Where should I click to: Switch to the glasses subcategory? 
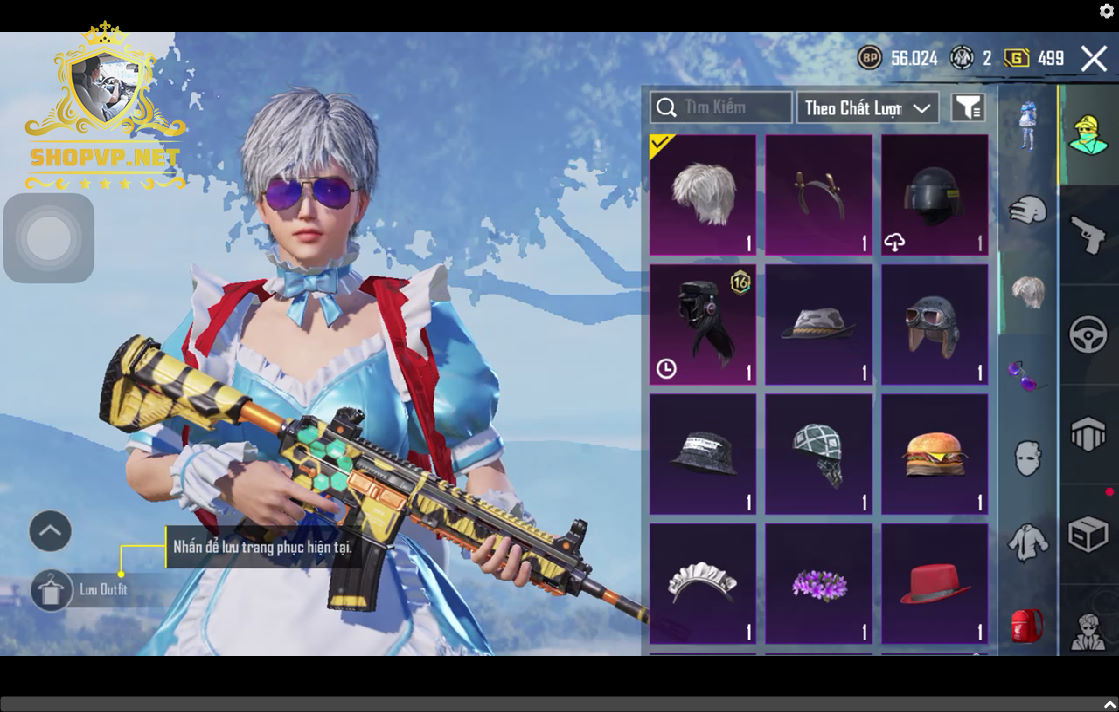coord(1027,377)
